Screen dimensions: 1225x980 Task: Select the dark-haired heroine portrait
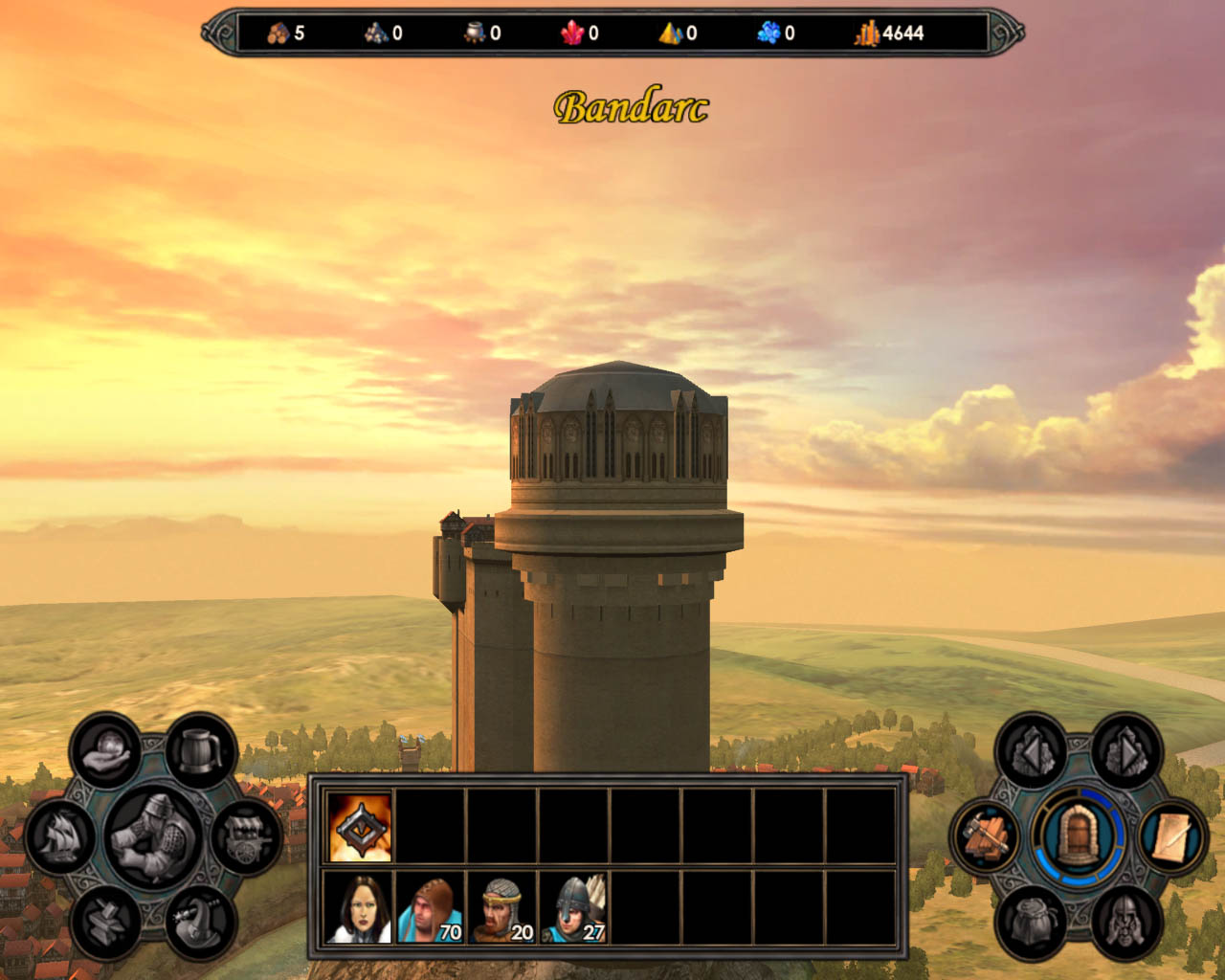[359, 907]
